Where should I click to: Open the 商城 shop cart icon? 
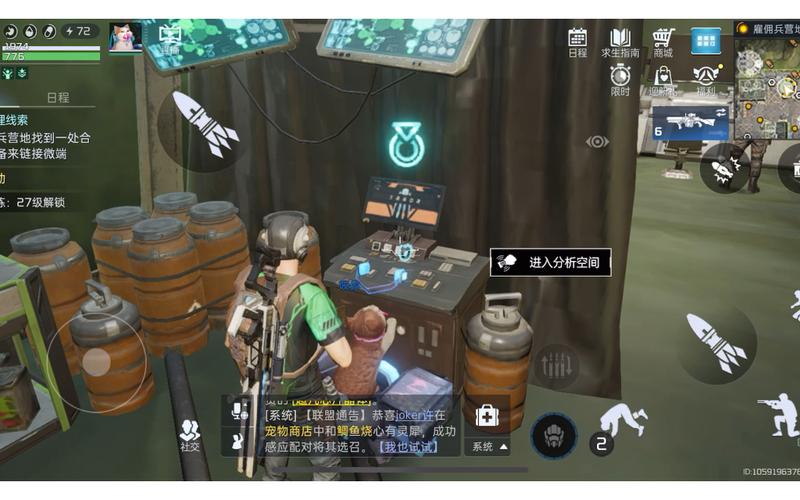(663, 42)
